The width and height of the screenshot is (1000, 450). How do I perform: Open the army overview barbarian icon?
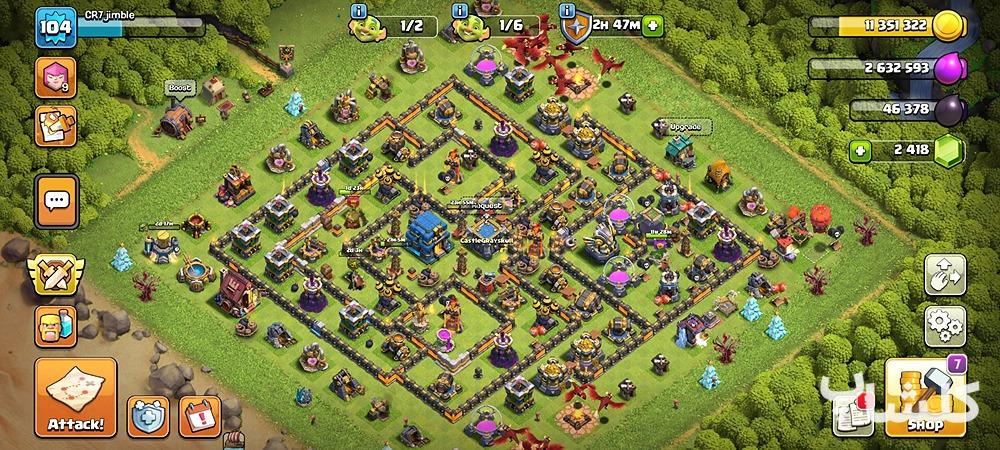54,324
